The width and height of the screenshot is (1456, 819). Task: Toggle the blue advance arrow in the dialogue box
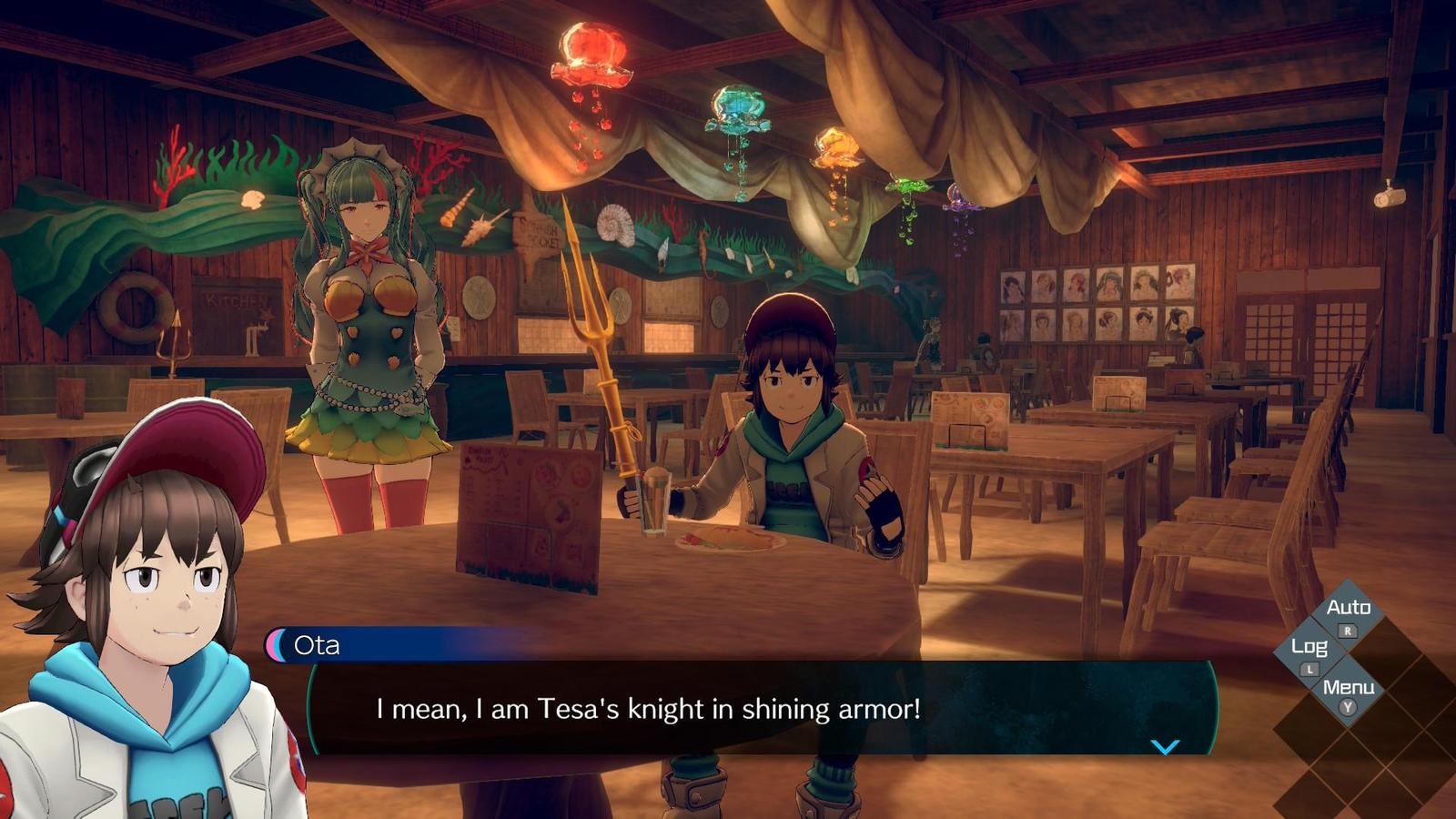click(1166, 747)
